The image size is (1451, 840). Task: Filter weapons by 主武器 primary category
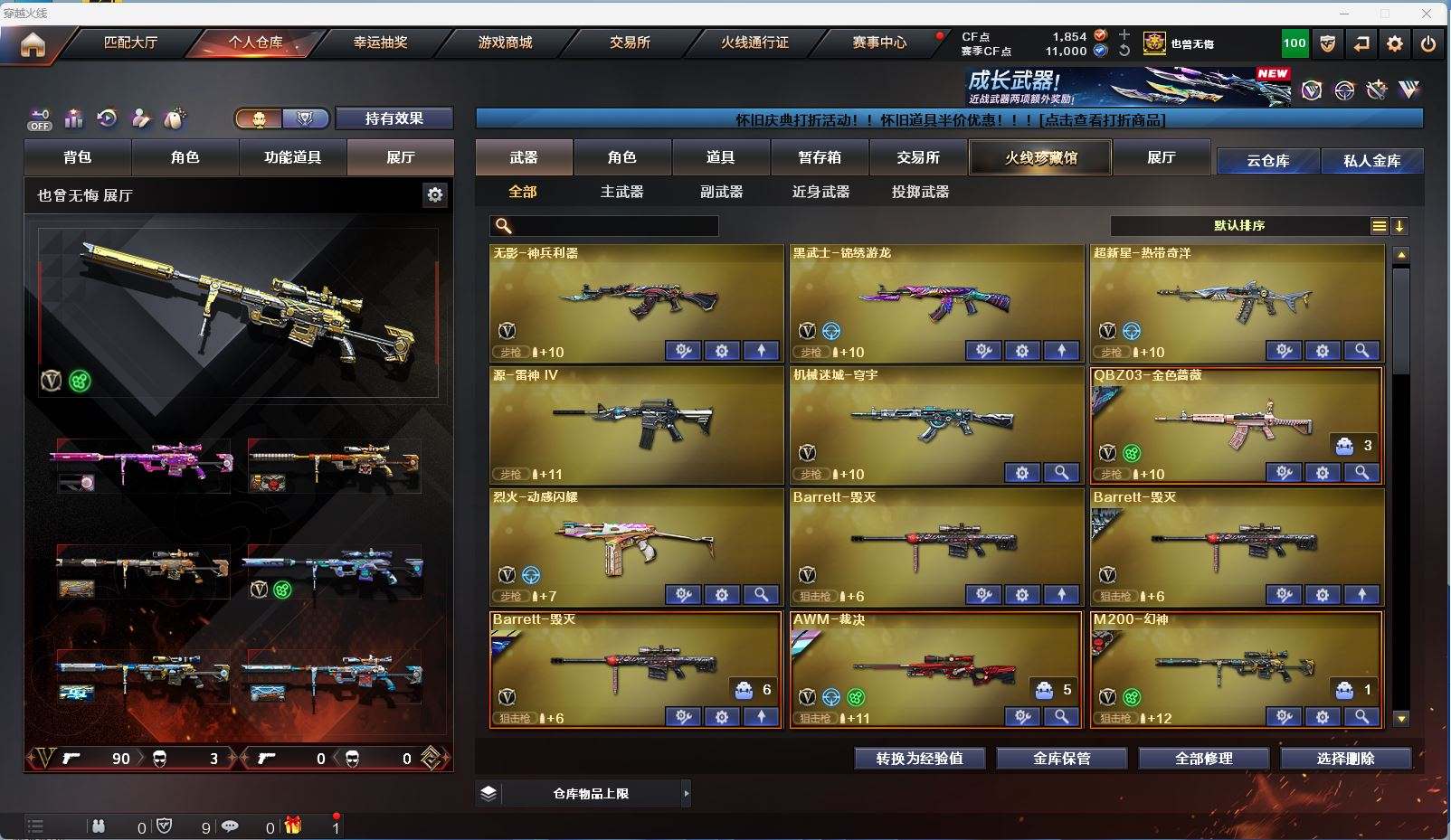[621, 192]
